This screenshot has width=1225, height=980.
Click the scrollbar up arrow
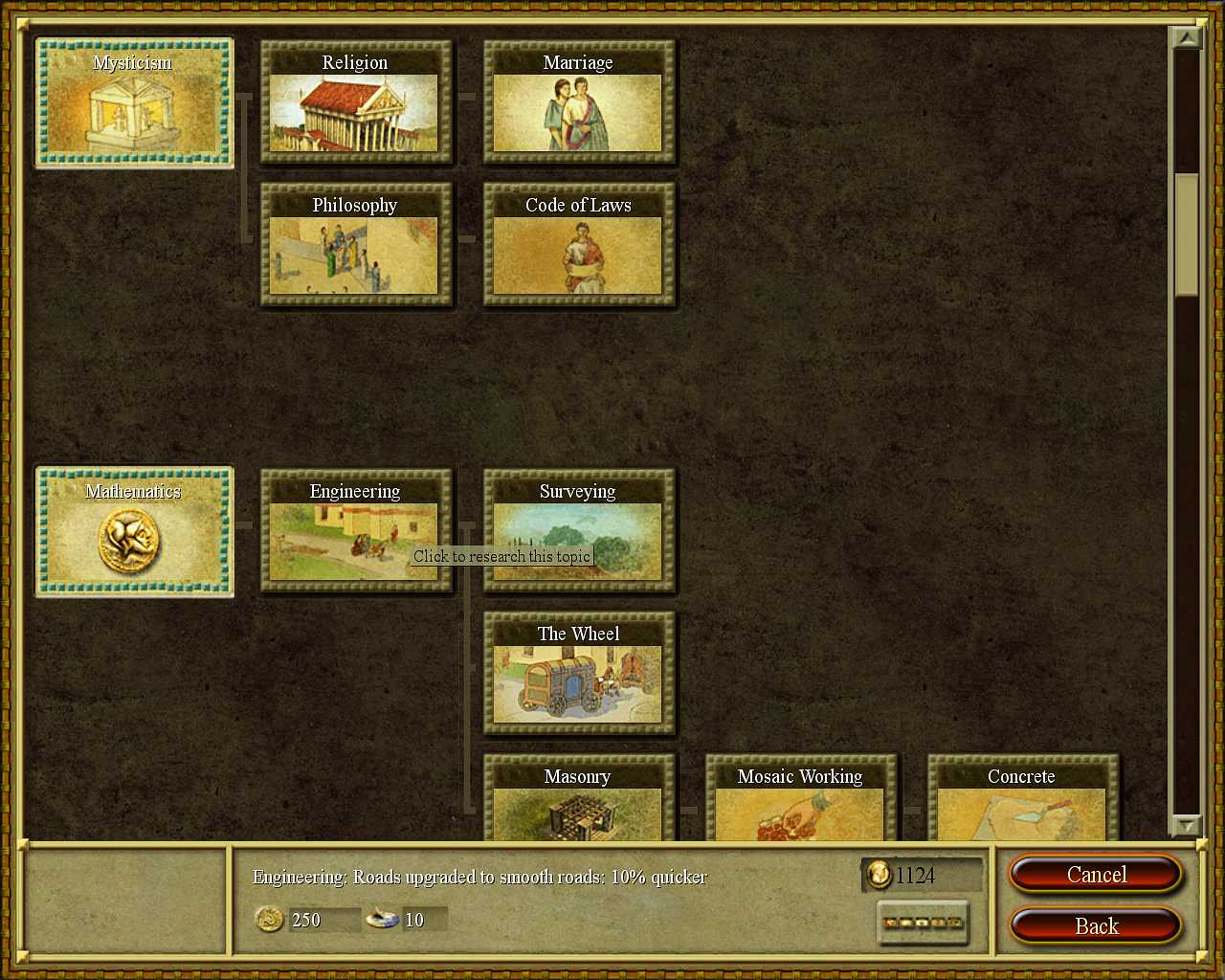pyautogui.click(x=1187, y=38)
